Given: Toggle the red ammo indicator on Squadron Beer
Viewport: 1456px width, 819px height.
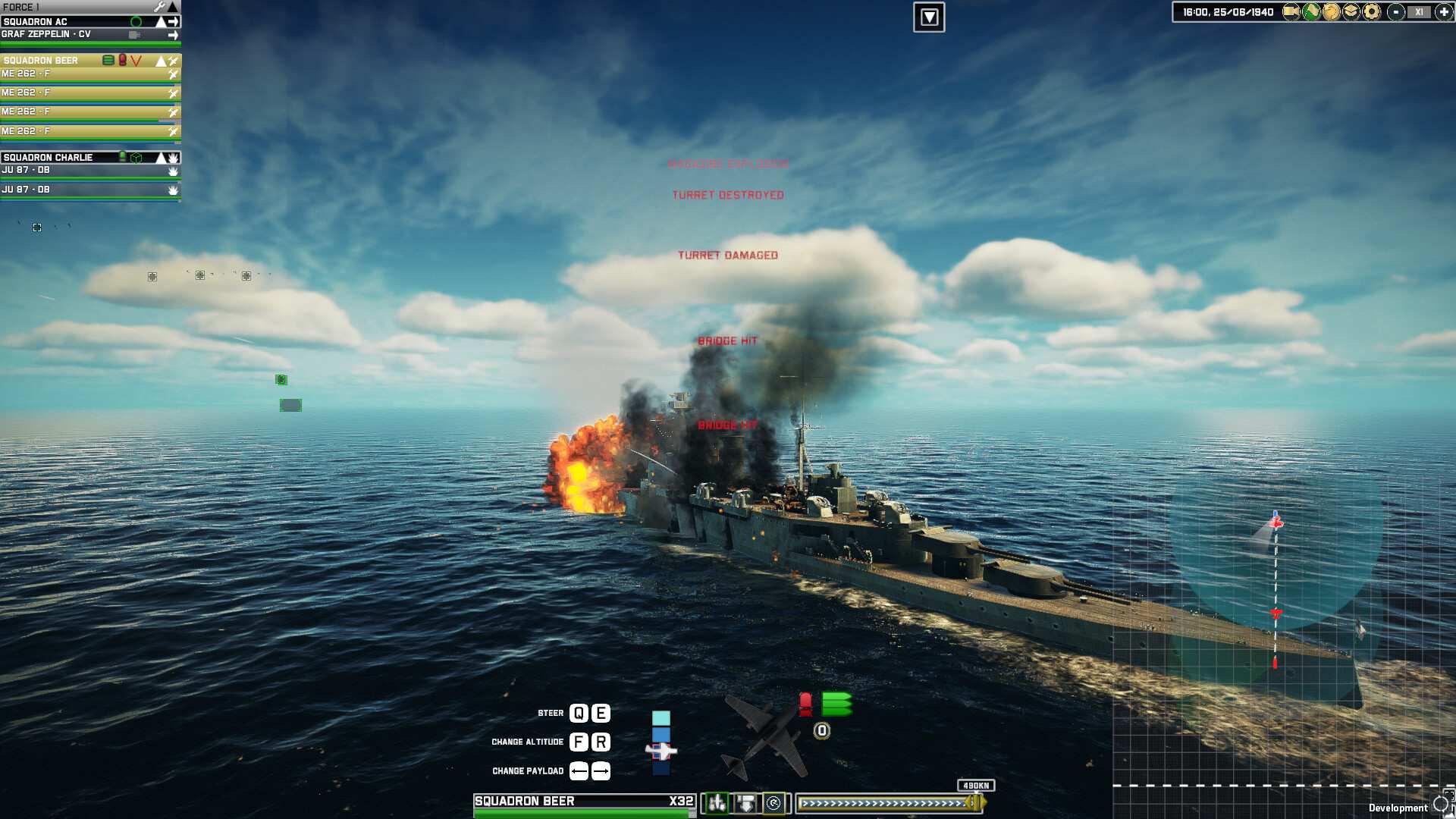Looking at the screenshot, I should coord(122,60).
